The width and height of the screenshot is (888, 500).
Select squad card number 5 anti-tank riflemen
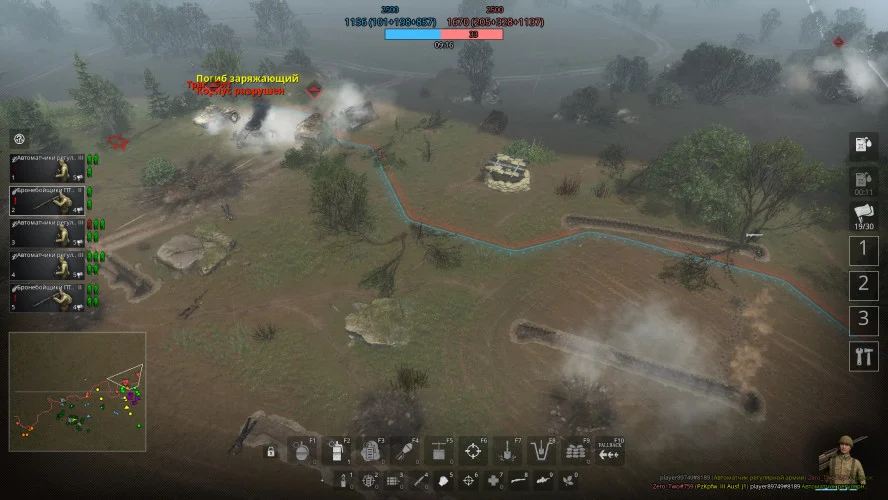pyautogui.click(x=46, y=296)
